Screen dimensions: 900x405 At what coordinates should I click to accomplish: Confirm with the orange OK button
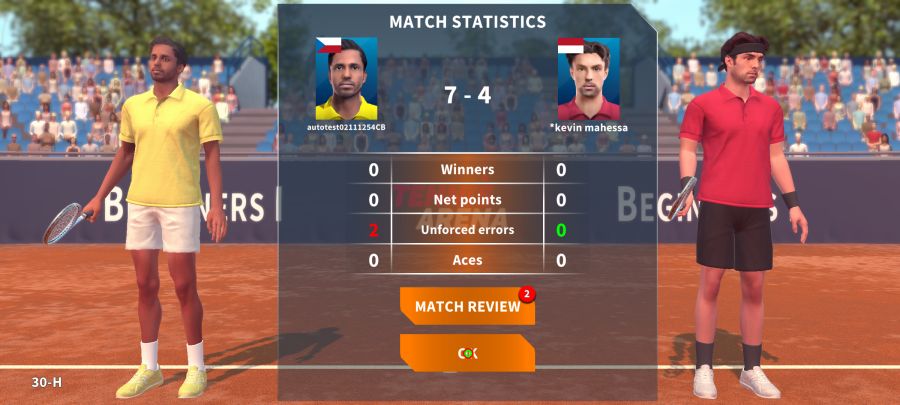467,353
